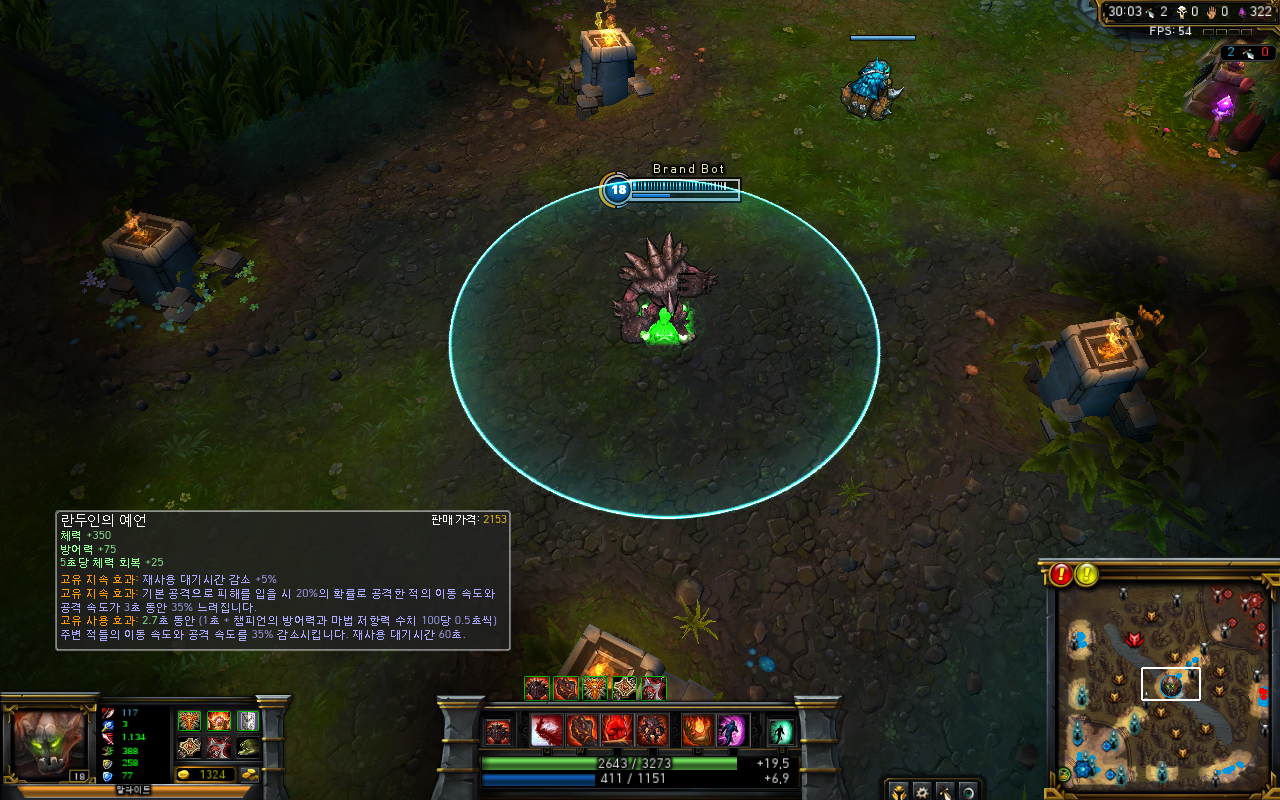The height and width of the screenshot is (800, 1280).
Task: Select the green crocodile-head item slot
Action: pos(248,747)
